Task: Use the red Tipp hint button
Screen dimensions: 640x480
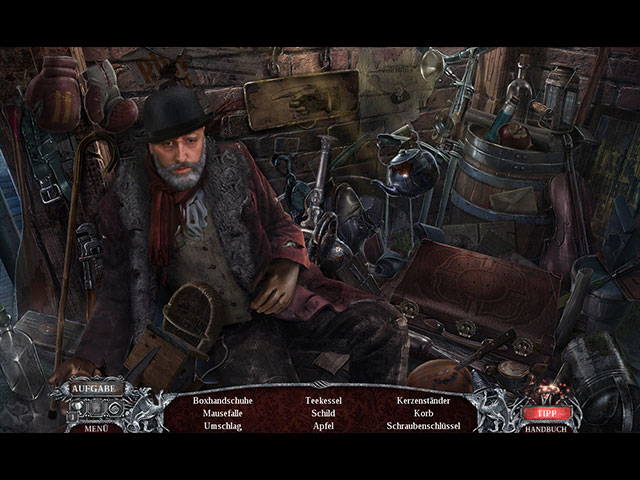Action: [544, 411]
